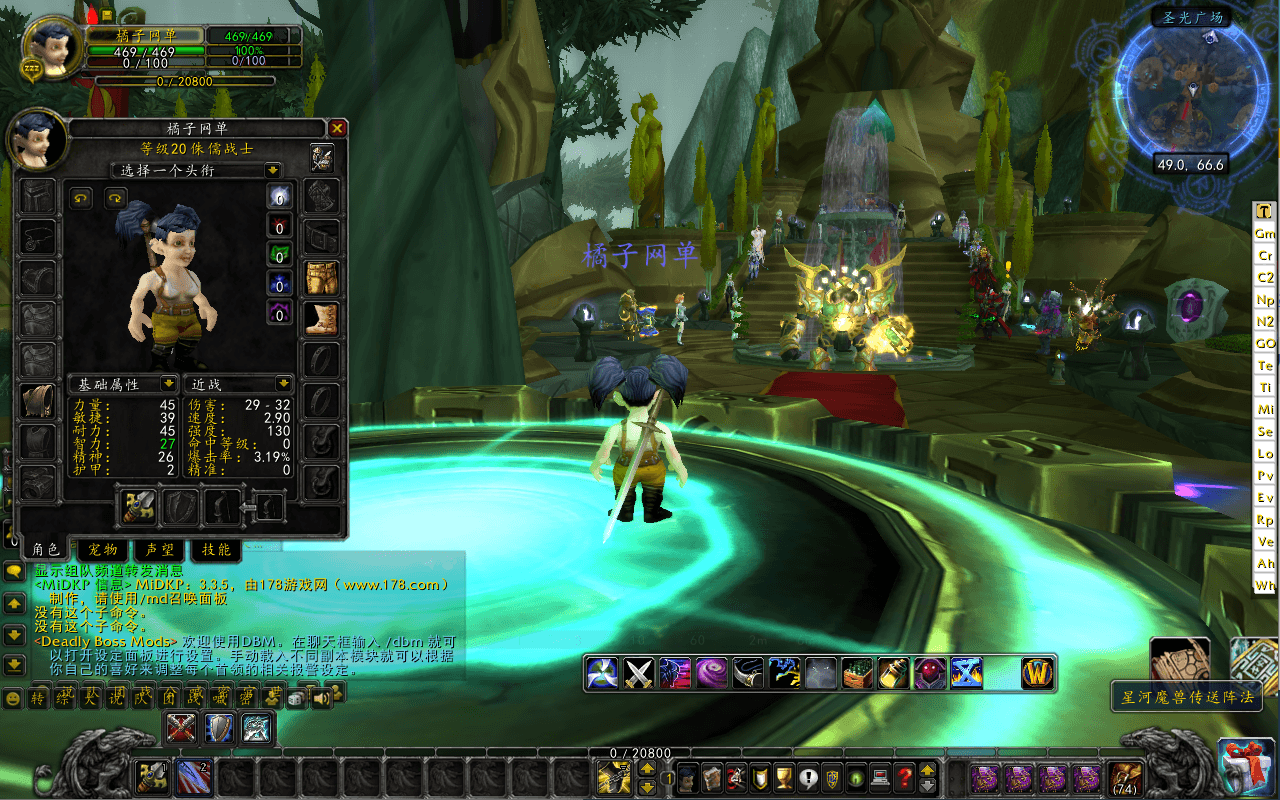Click the WoW logo icon on the bar
1280x800 pixels.
1038,673
